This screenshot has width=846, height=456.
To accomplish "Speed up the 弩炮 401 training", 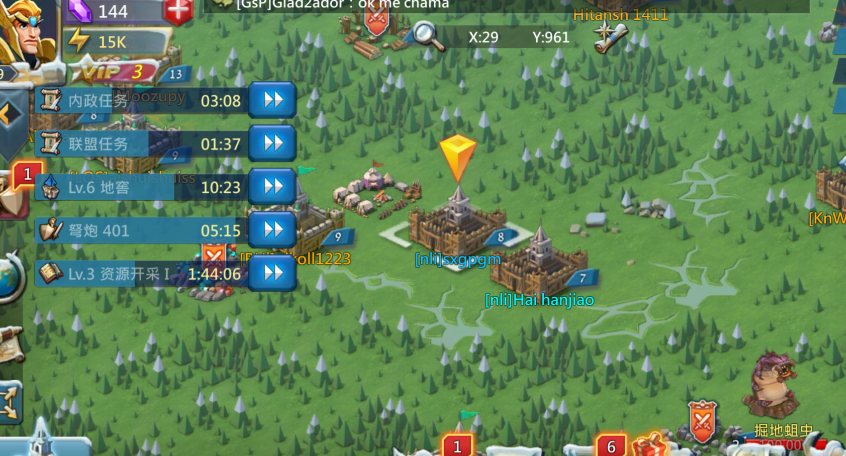I will (271, 230).
